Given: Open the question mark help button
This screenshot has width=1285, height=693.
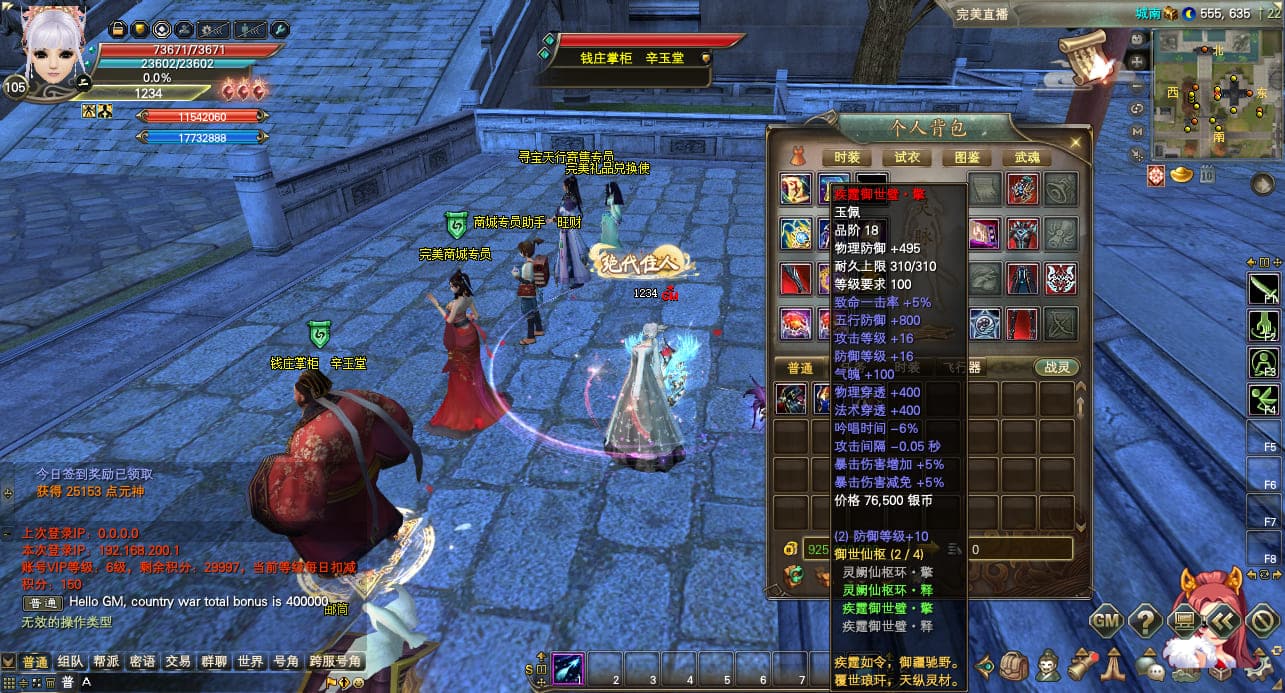Looking at the screenshot, I should (1145, 621).
